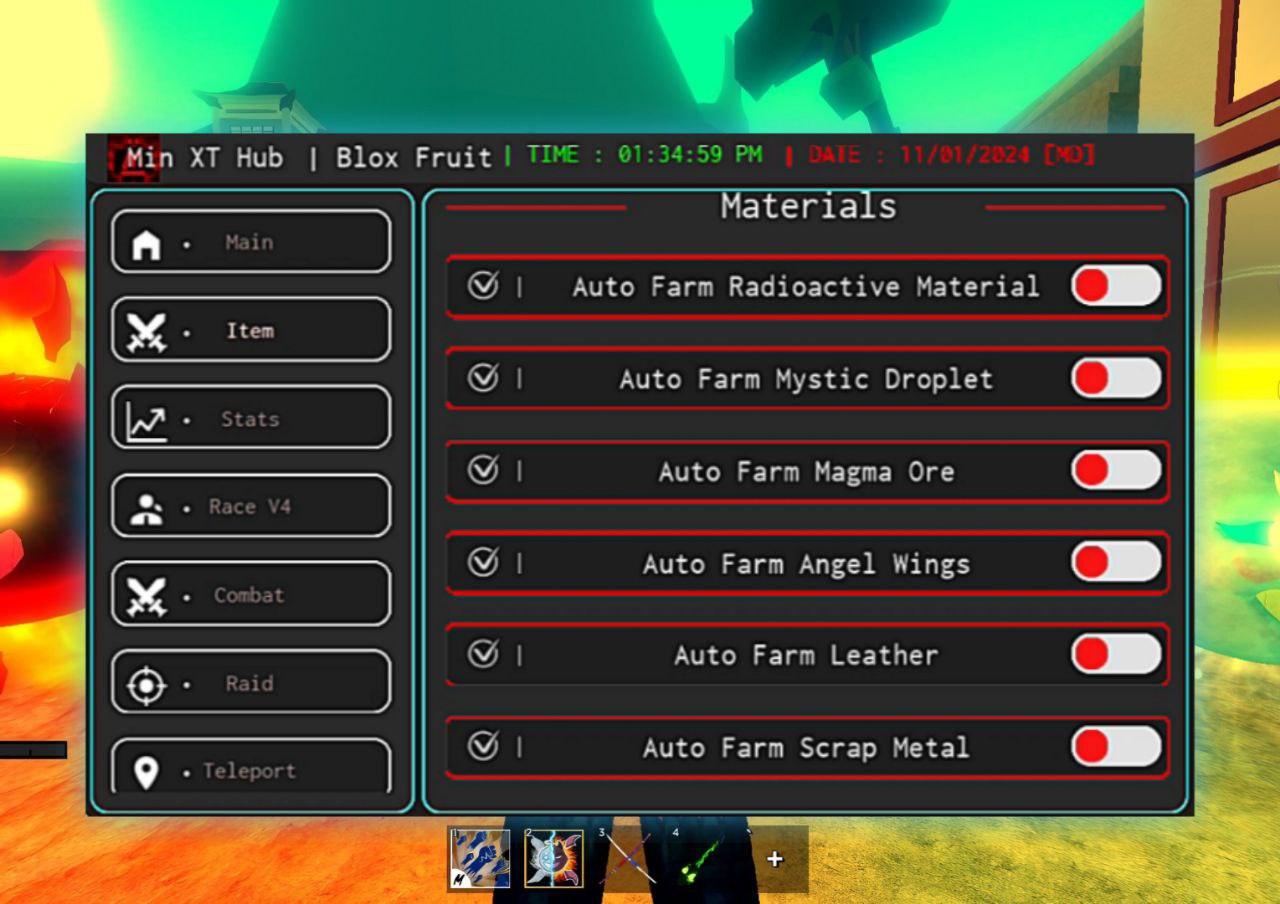The width and height of the screenshot is (1280, 904).
Task: Switch to the Teleport tab
Action: (250, 770)
